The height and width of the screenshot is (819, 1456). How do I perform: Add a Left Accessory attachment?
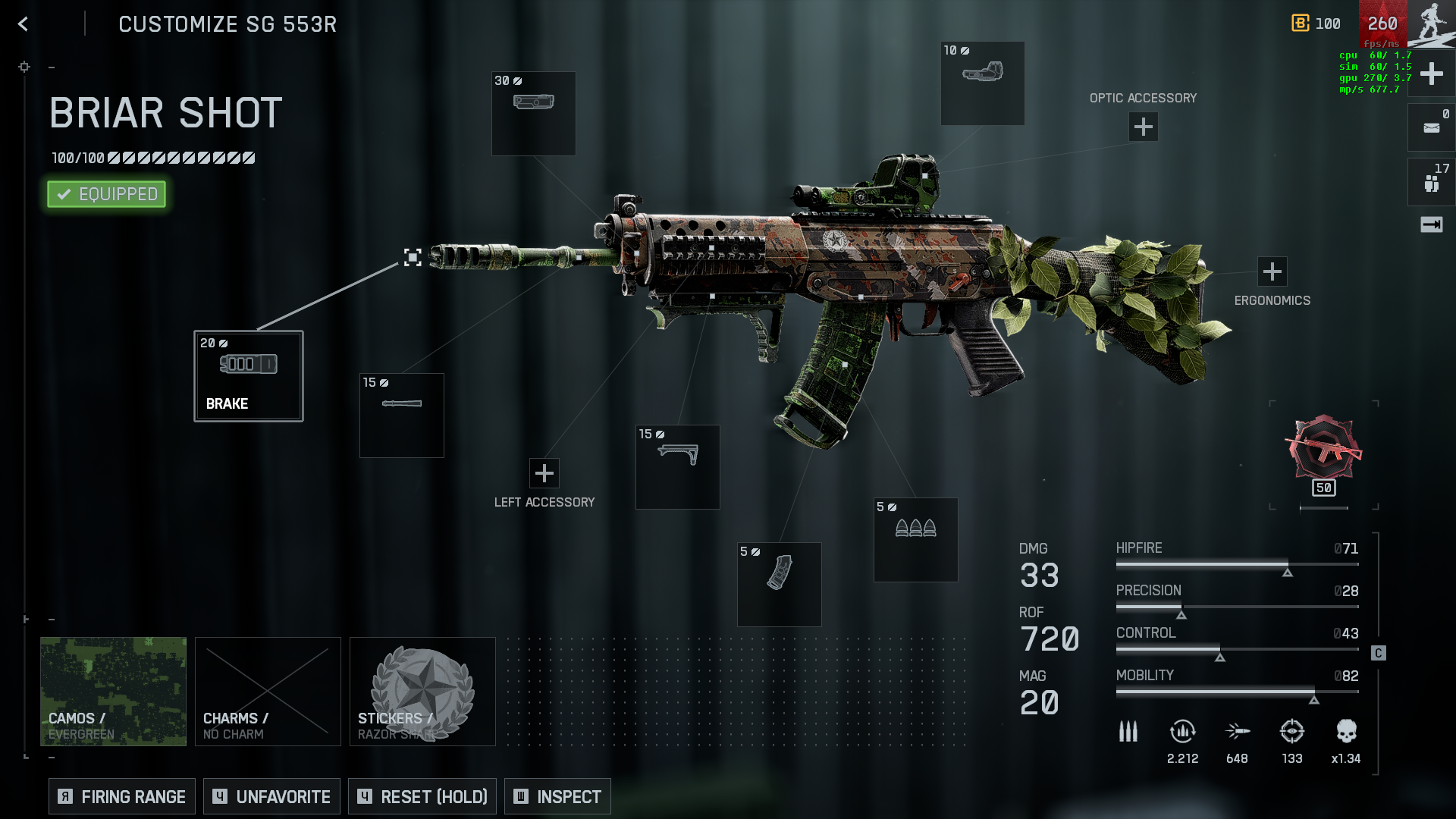pos(544,473)
